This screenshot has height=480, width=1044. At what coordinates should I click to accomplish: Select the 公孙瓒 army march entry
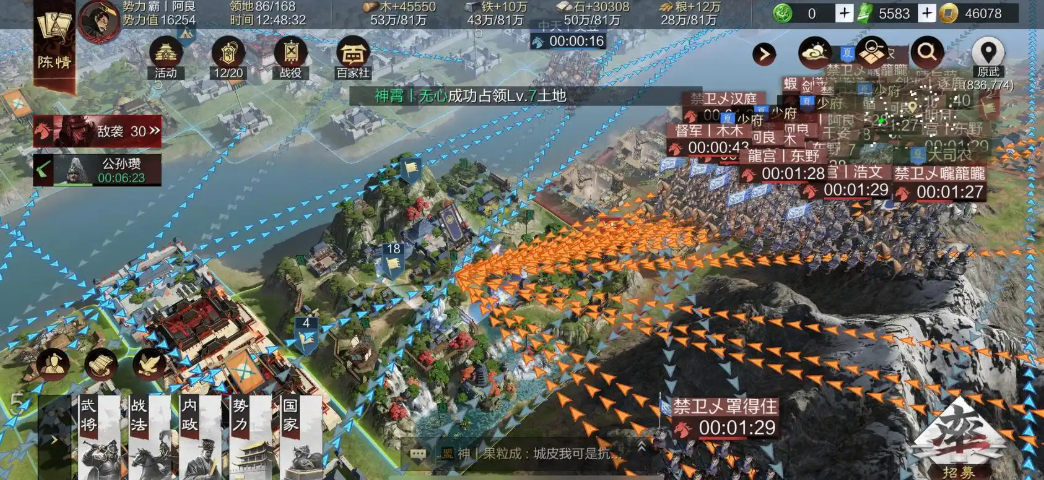97,169
